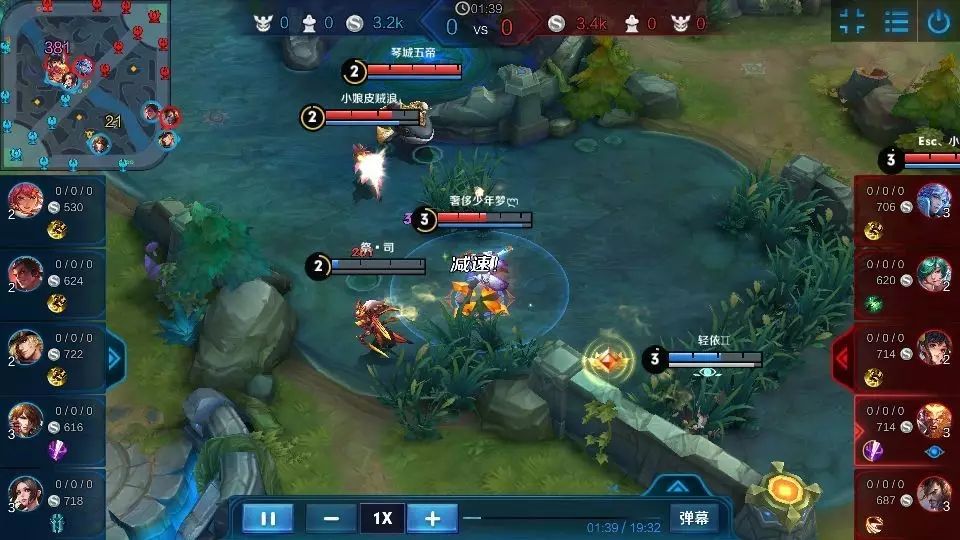Pause the replay playback
960x540 pixels.
point(268,519)
